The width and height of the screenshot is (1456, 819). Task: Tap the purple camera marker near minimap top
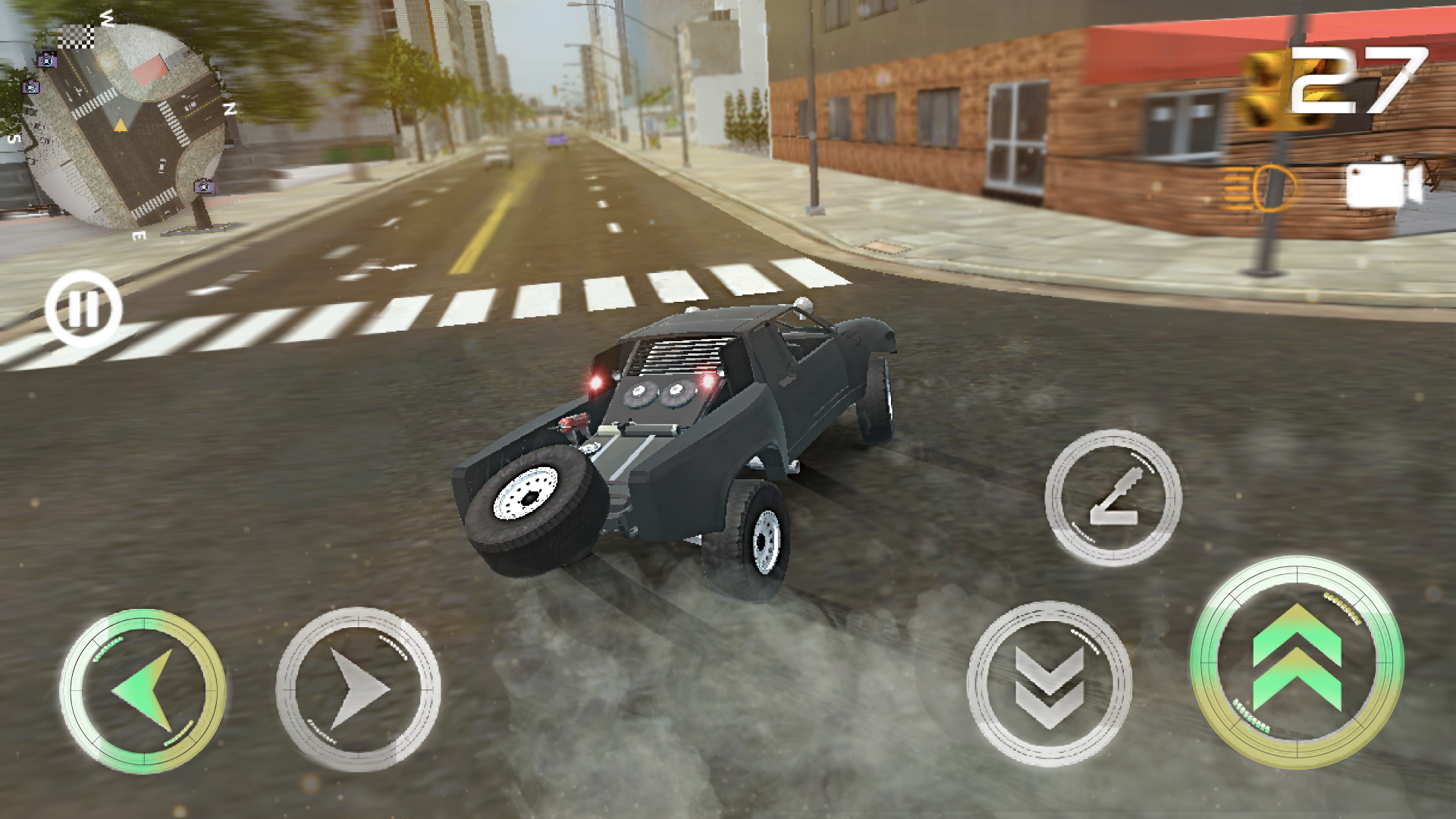(48, 60)
